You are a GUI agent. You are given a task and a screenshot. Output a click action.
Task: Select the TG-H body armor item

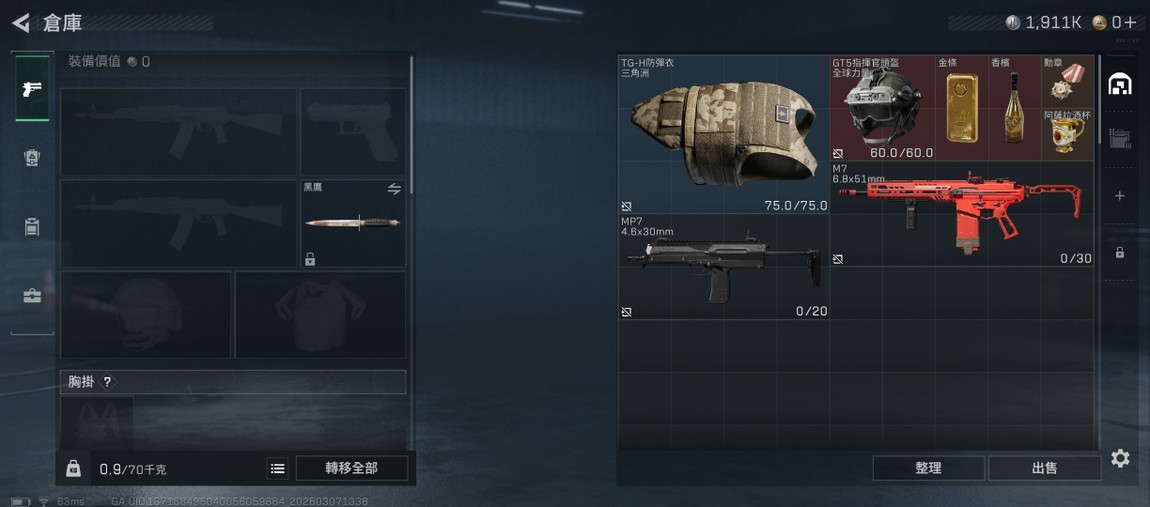[723, 135]
